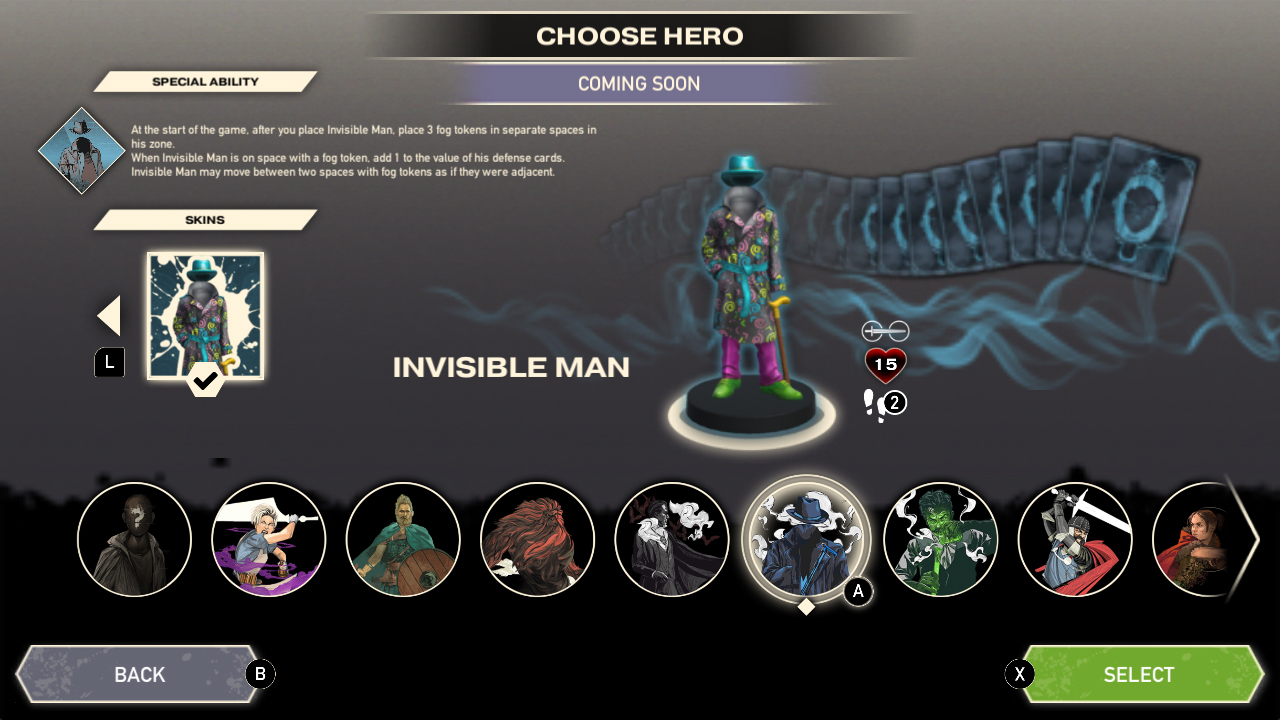Click the diamond marker under Invisible Man
1280x720 pixels.
(806, 606)
